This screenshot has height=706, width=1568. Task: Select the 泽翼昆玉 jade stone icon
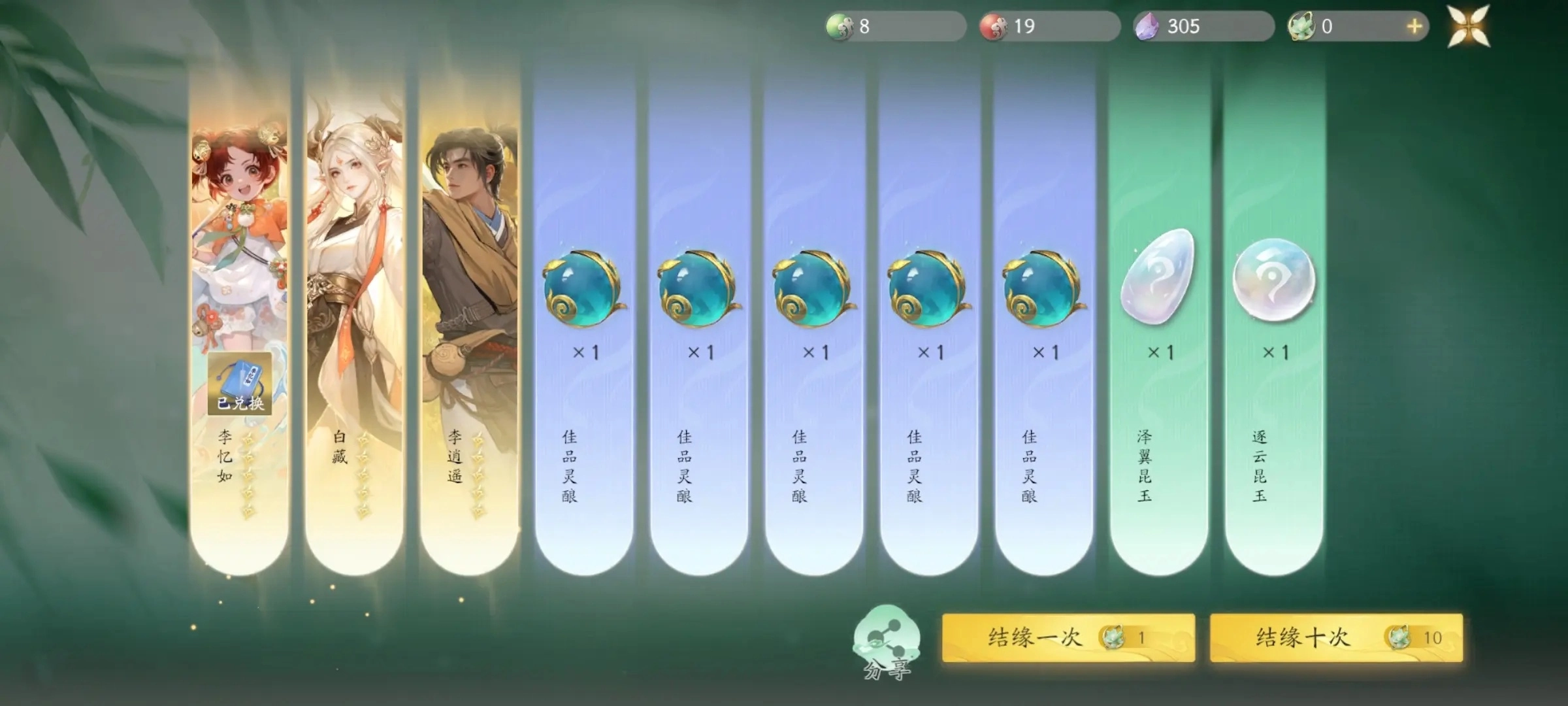point(1158,281)
